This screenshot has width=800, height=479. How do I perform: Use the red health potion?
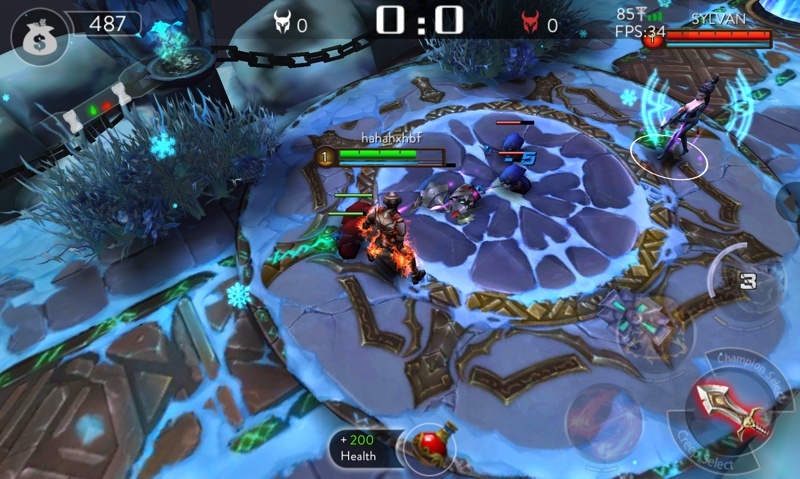(430, 445)
